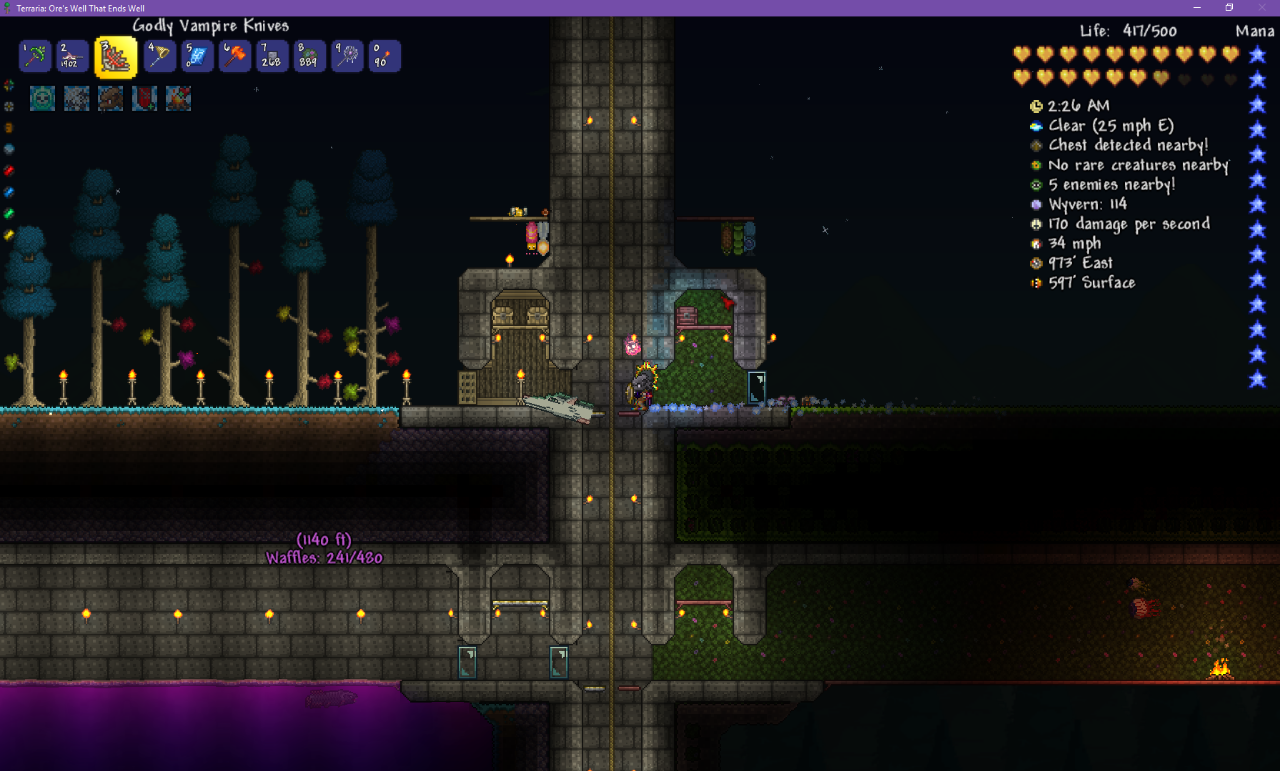This screenshot has height=771, width=1280.
Task: Toggle yellow wire visibility
Action: click(x=9, y=235)
